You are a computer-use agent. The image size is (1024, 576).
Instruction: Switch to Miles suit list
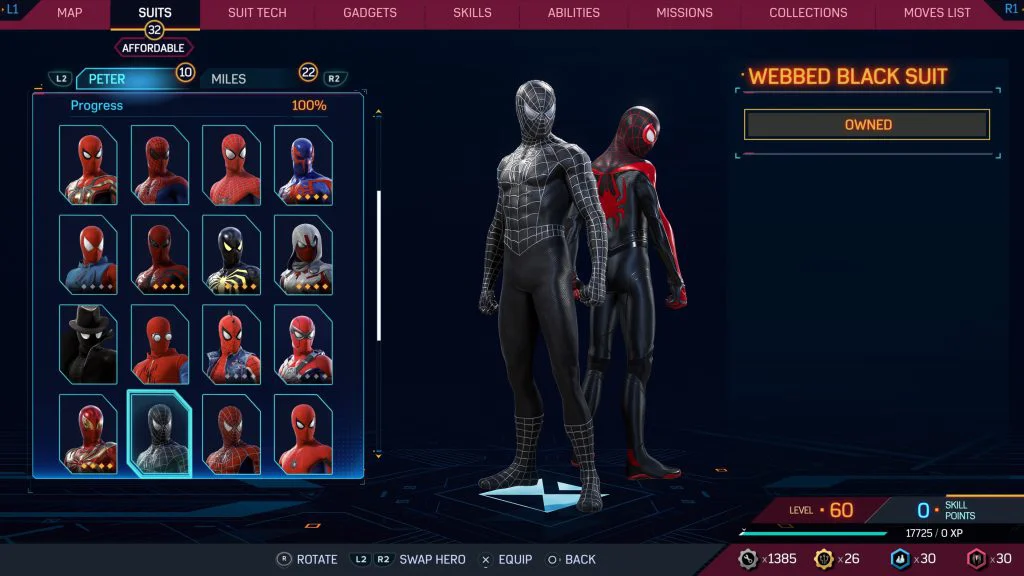[229, 79]
